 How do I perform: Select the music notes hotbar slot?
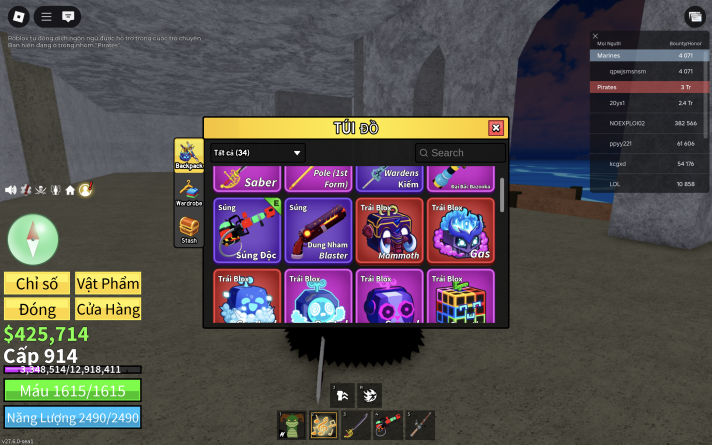coord(324,425)
